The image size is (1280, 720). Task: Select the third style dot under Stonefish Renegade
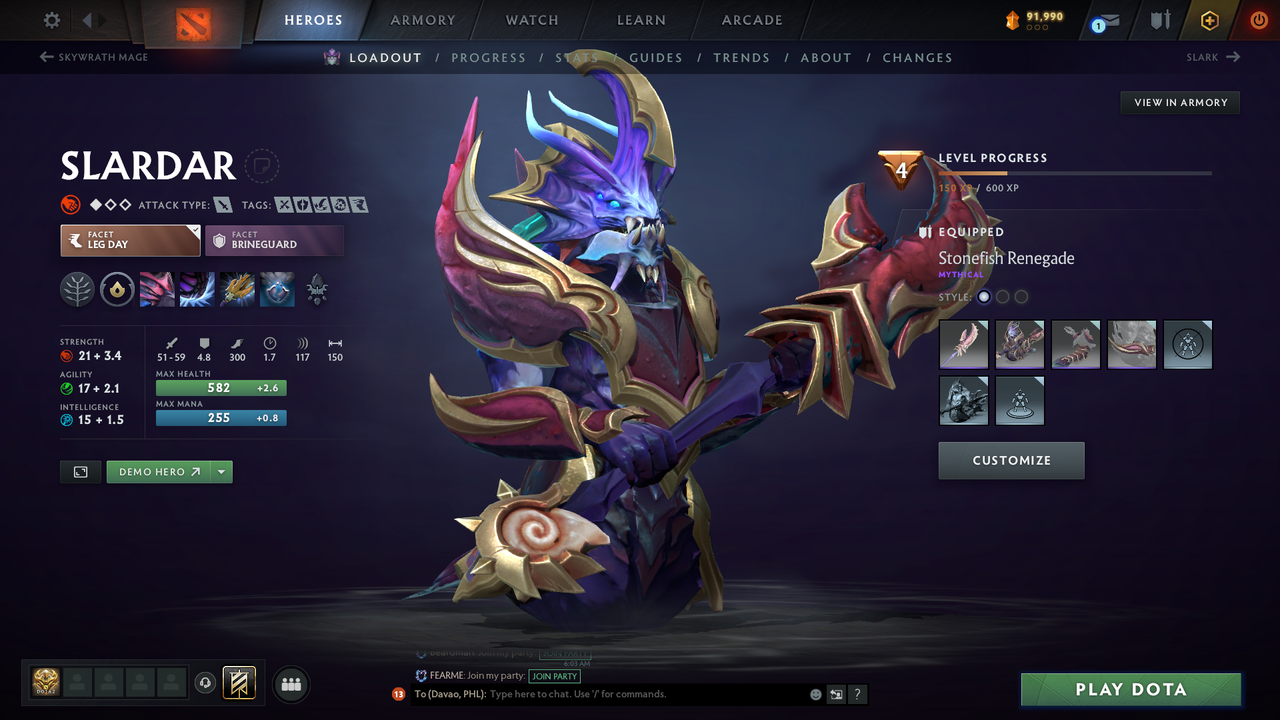(1021, 296)
